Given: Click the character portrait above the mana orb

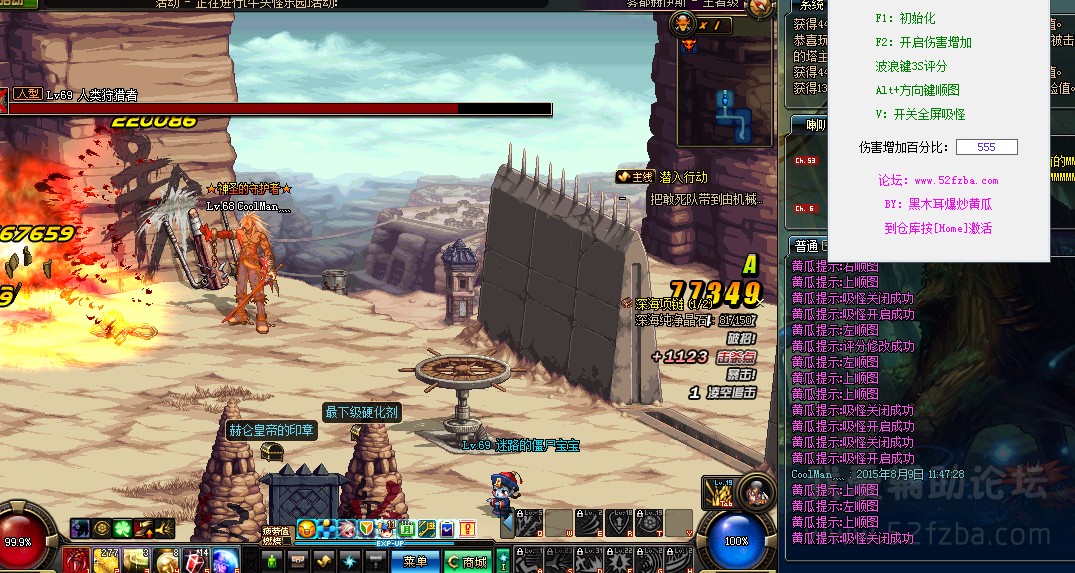Looking at the screenshot, I should click(759, 491).
